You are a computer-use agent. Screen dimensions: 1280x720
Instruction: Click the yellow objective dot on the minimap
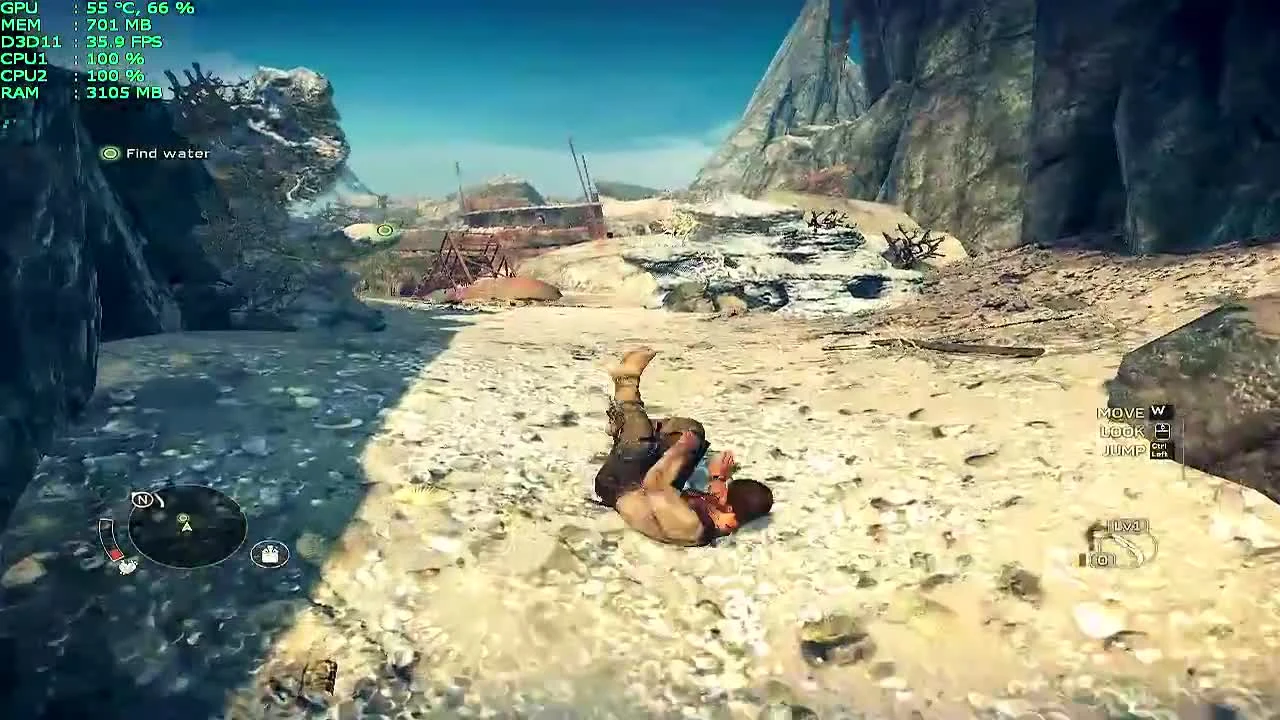pyautogui.click(x=183, y=518)
